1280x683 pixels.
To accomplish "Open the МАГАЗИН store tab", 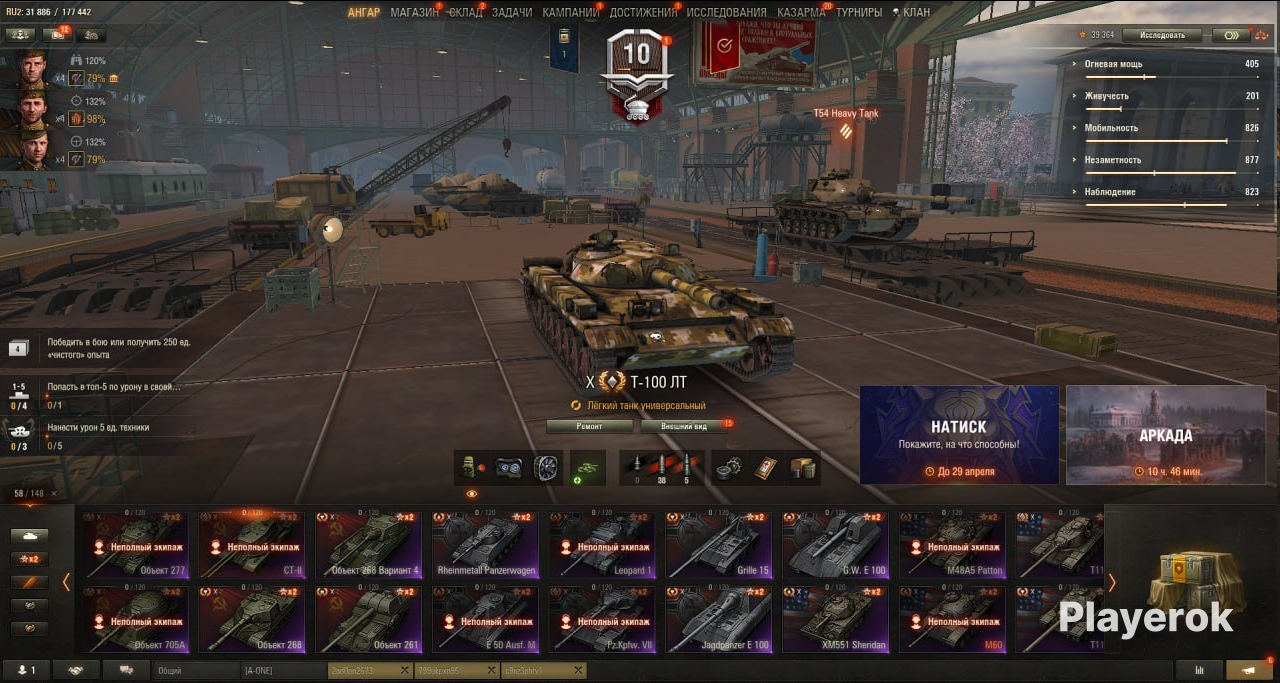I will tap(414, 12).
